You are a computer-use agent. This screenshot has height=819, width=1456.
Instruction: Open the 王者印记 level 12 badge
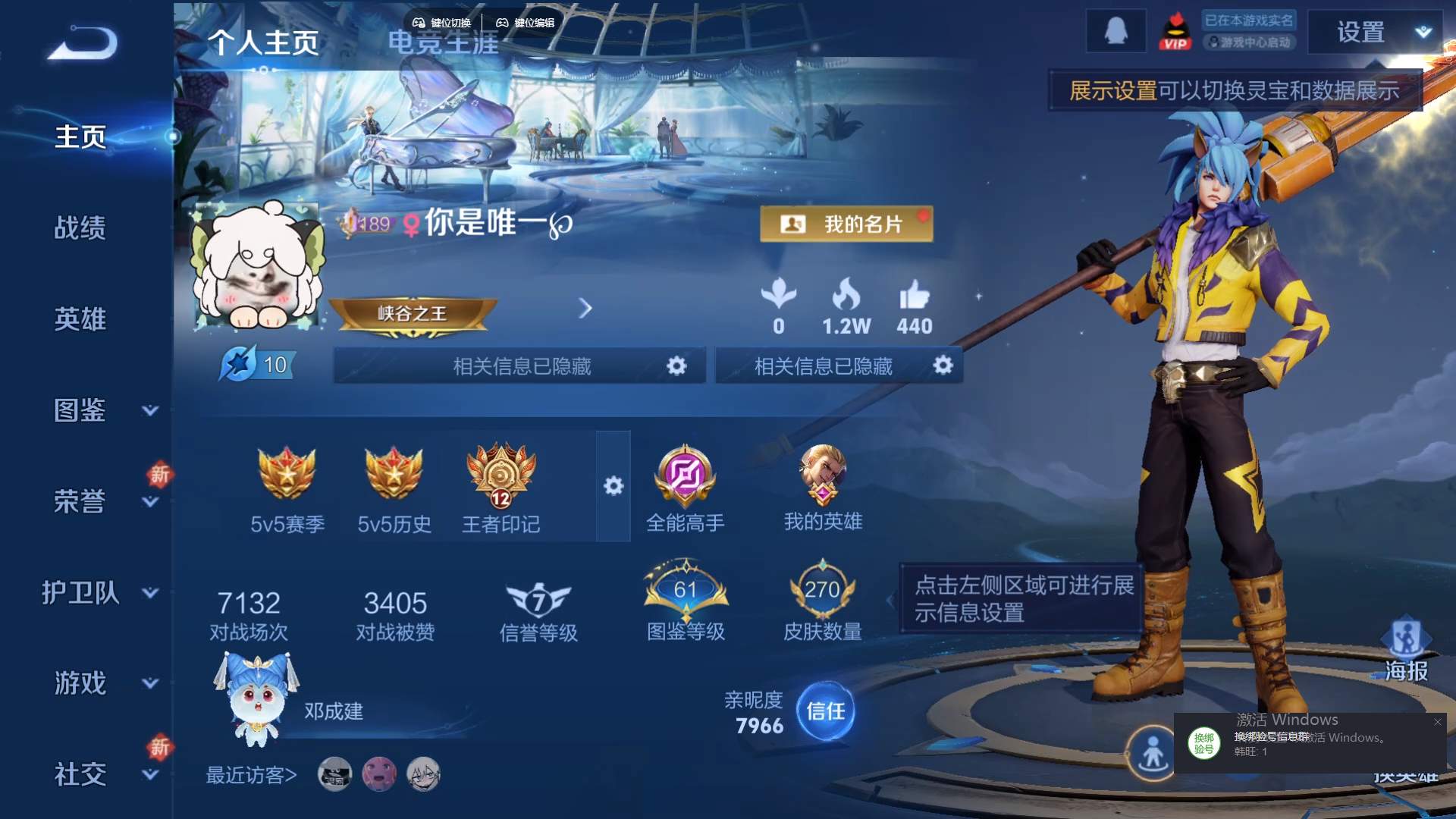click(500, 478)
